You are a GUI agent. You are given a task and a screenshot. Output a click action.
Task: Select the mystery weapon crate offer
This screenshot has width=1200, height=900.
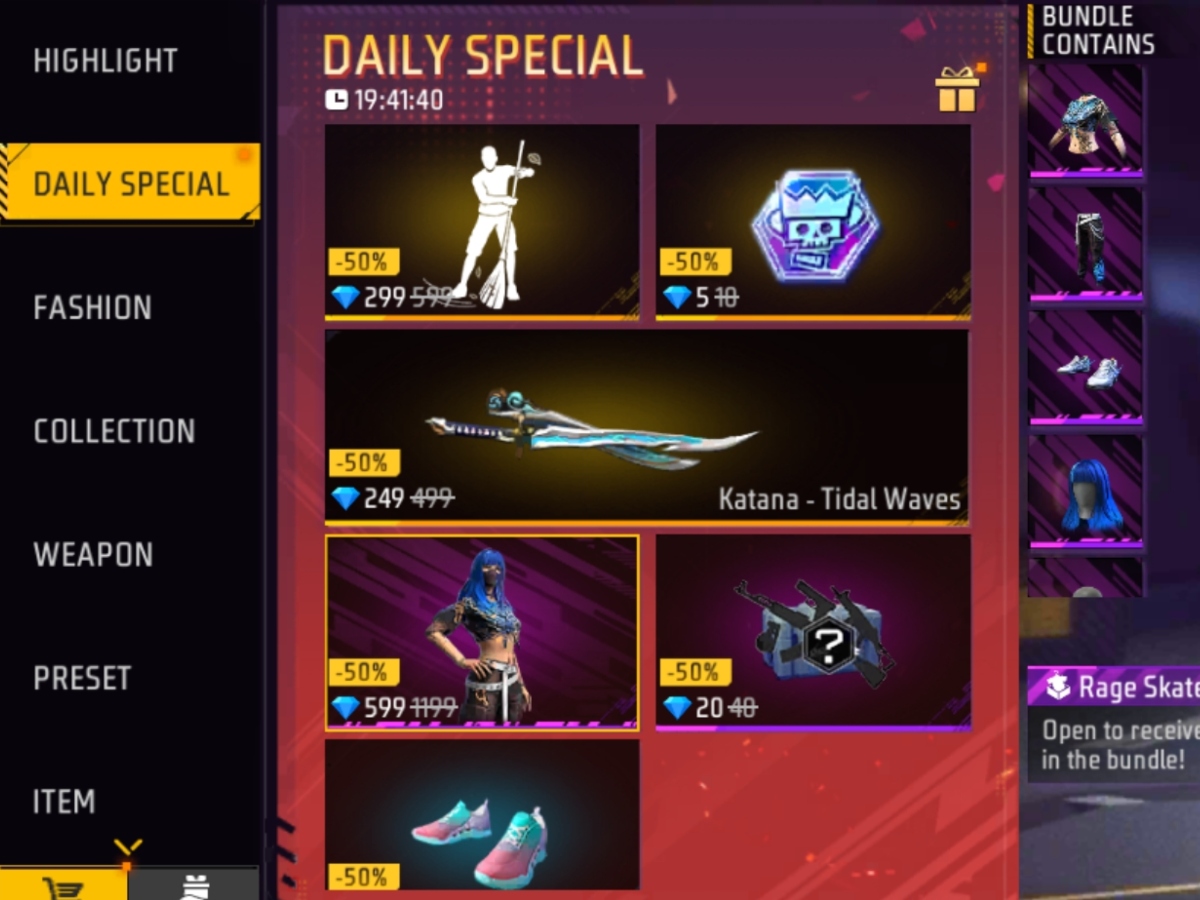(812, 631)
